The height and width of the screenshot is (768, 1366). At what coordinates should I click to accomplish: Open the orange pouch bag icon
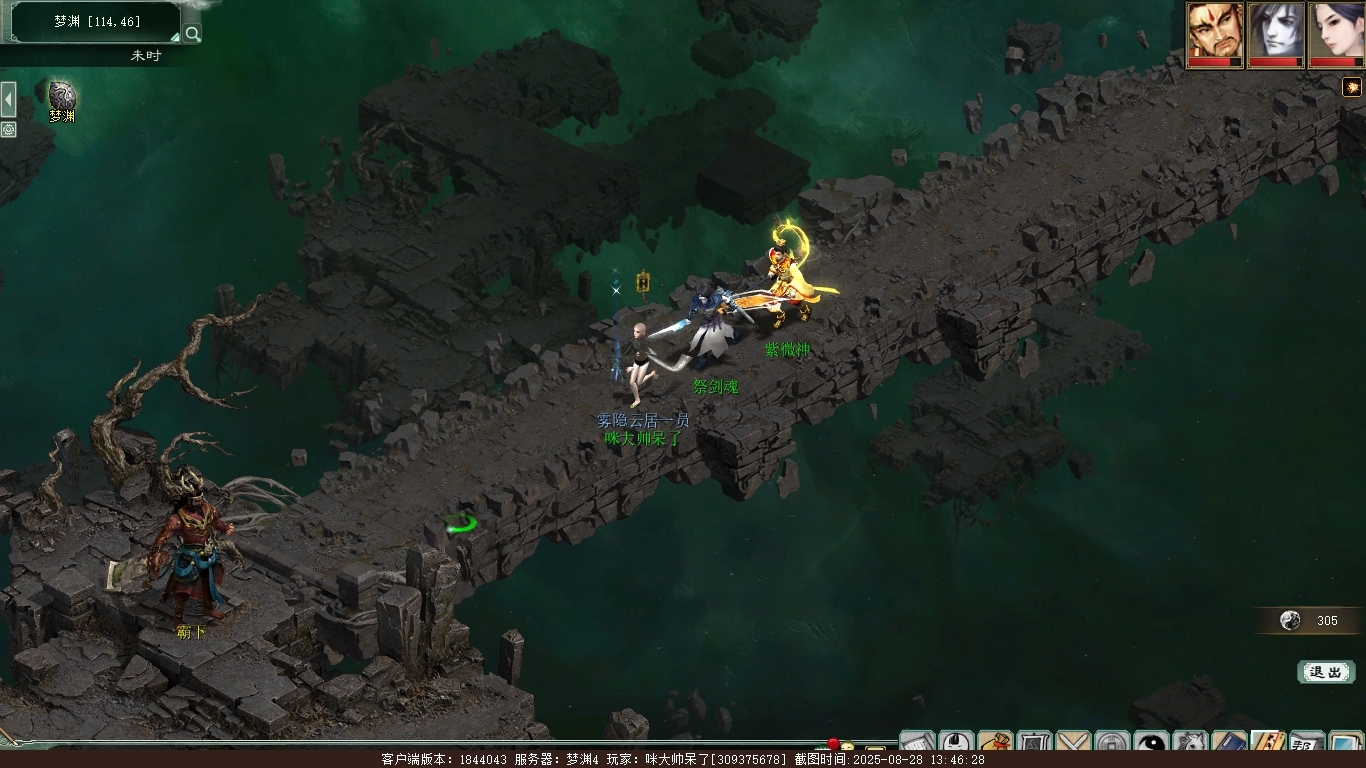point(996,744)
